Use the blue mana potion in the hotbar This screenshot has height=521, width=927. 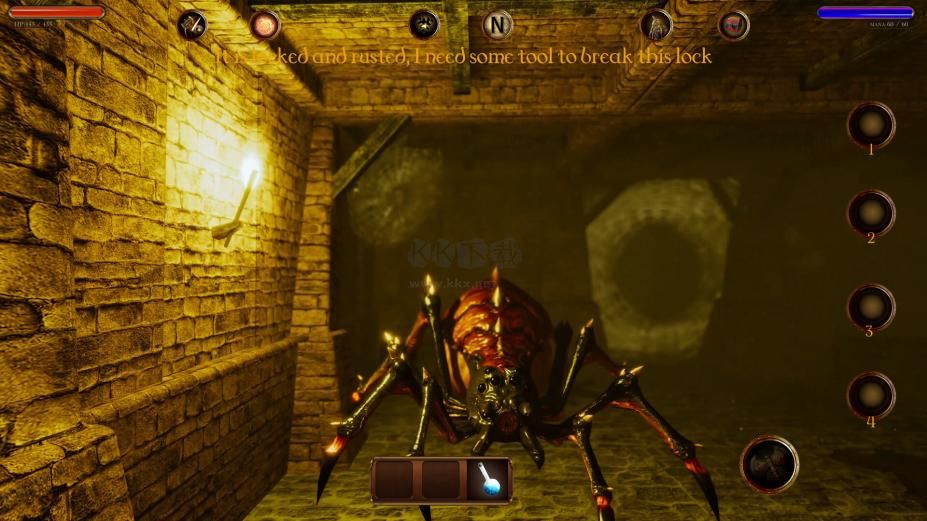[x=489, y=480]
